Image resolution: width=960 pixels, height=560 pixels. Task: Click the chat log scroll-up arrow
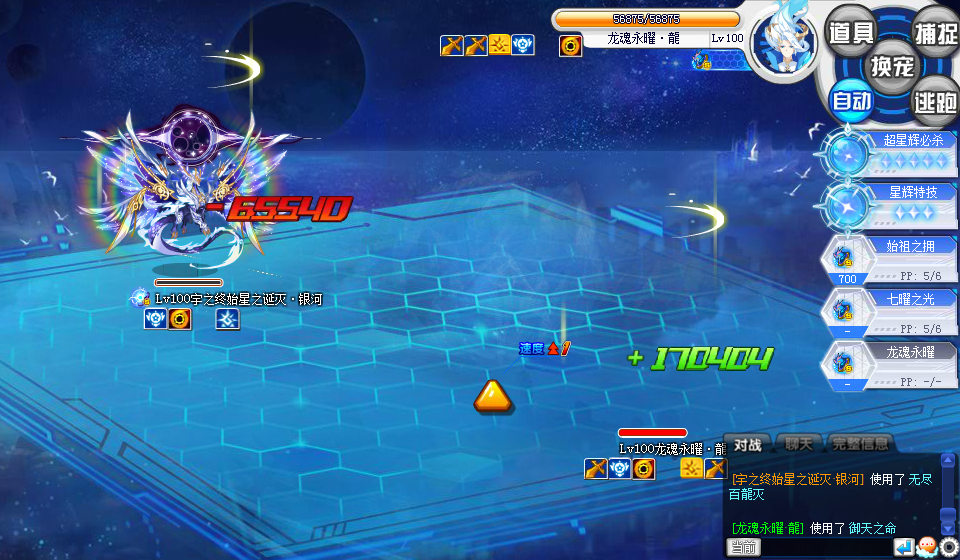click(948, 462)
